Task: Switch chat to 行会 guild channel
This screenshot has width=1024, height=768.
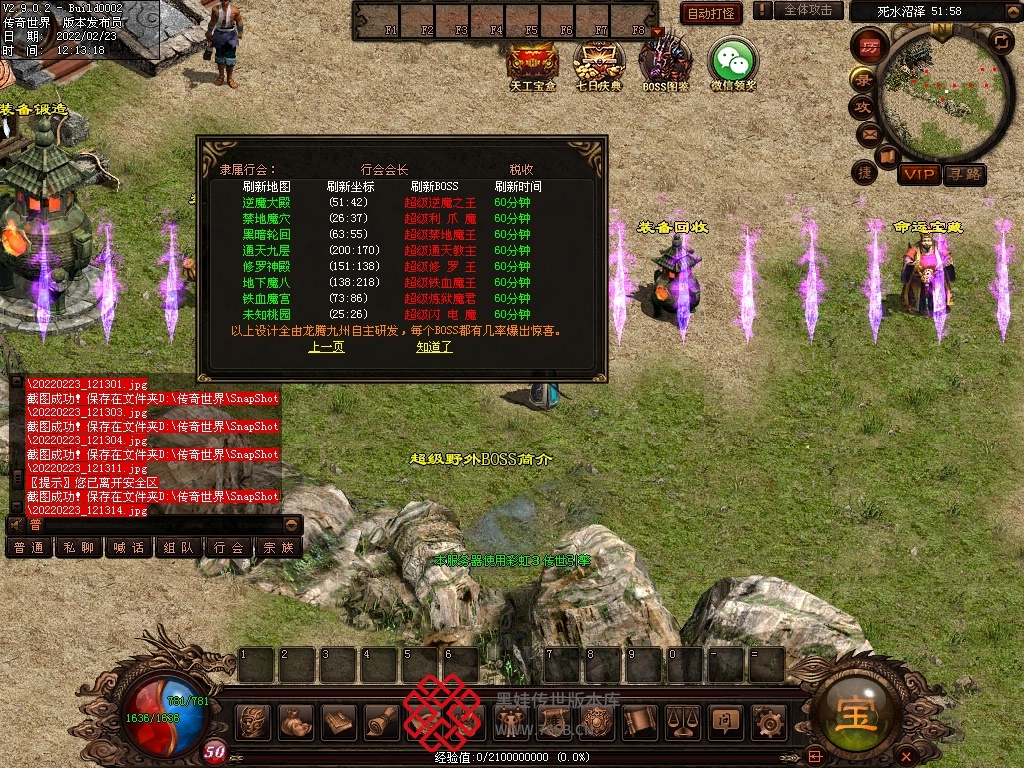Action: pyautogui.click(x=228, y=548)
